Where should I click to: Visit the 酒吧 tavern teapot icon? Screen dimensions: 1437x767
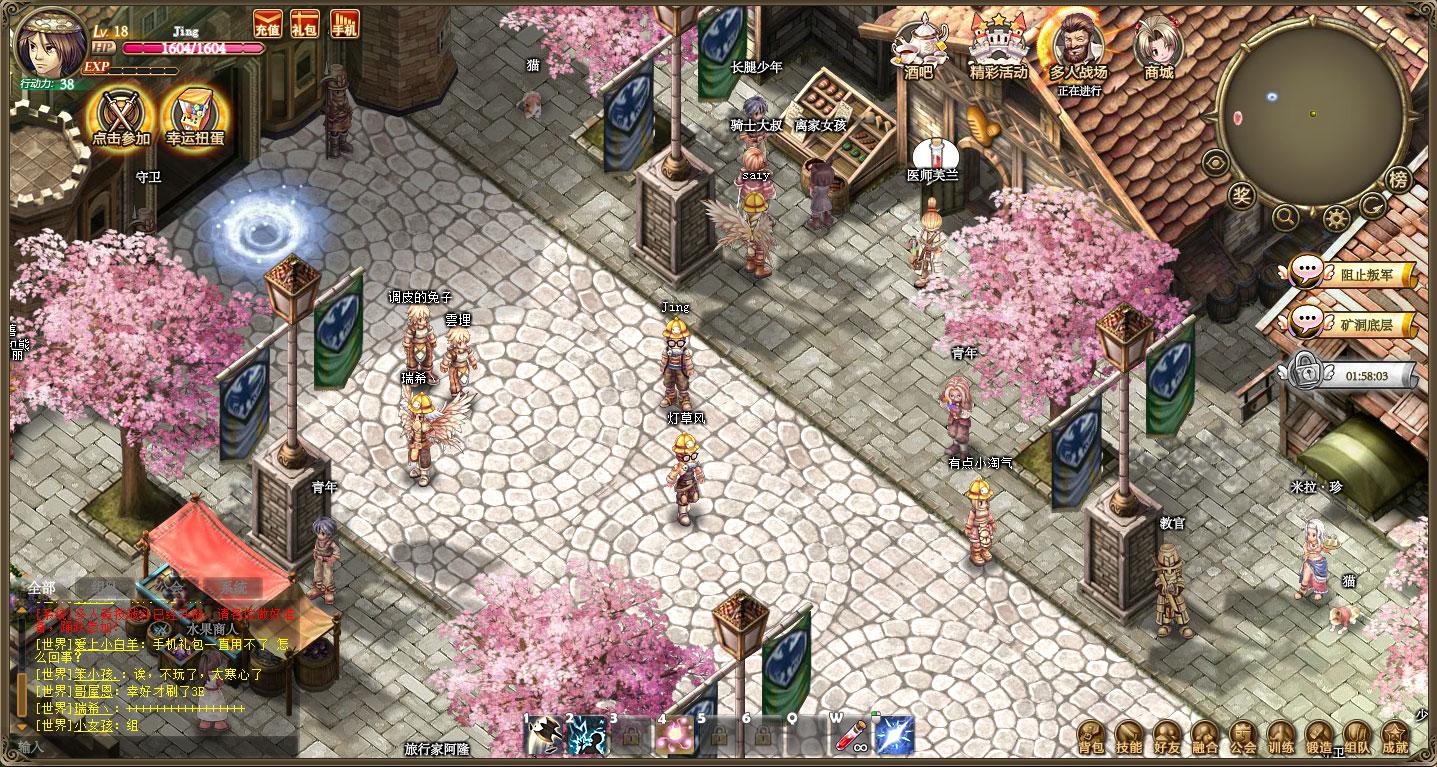tap(918, 44)
